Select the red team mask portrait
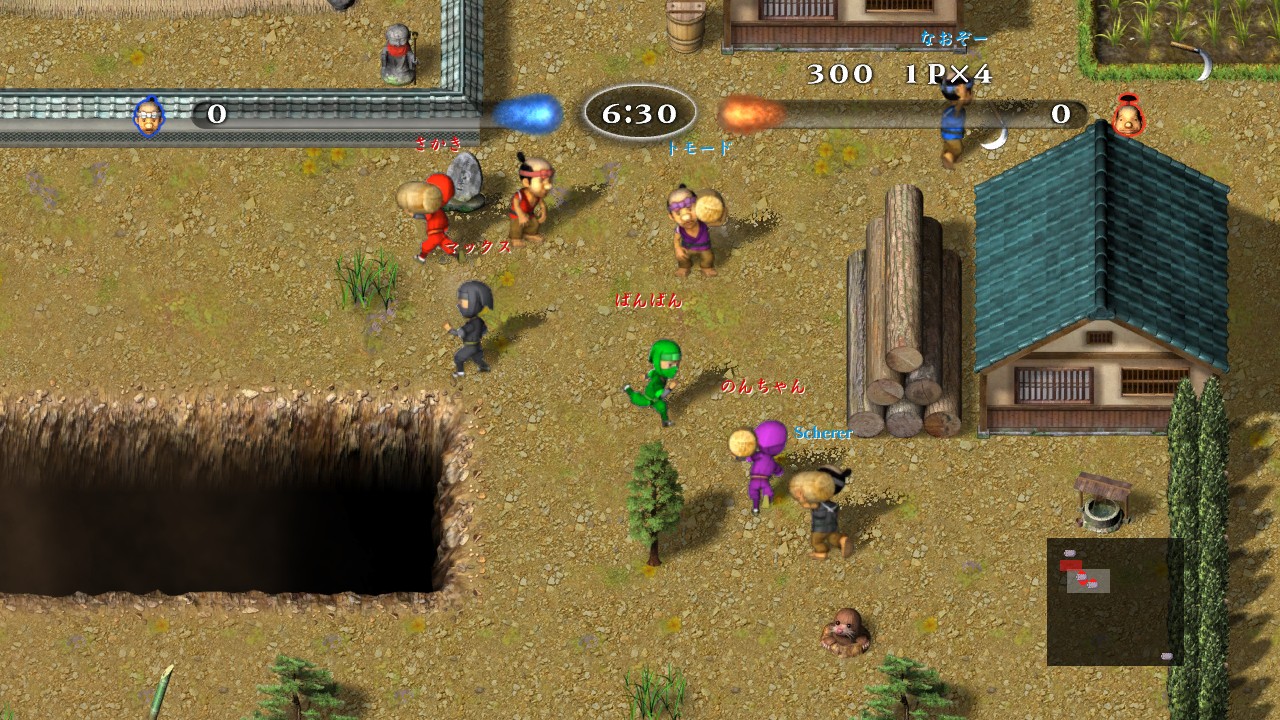 [1128, 116]
